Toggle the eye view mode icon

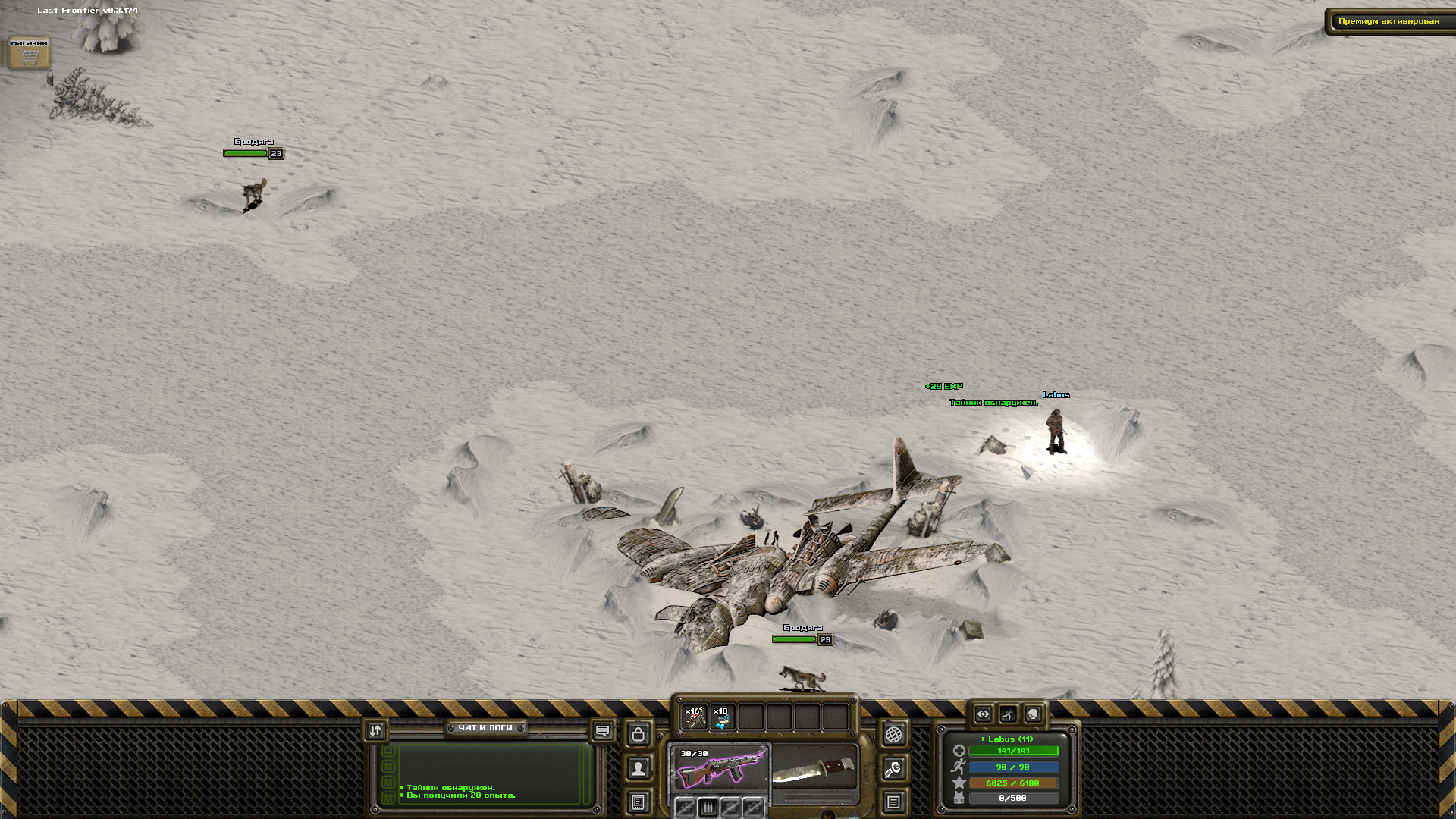983,714
